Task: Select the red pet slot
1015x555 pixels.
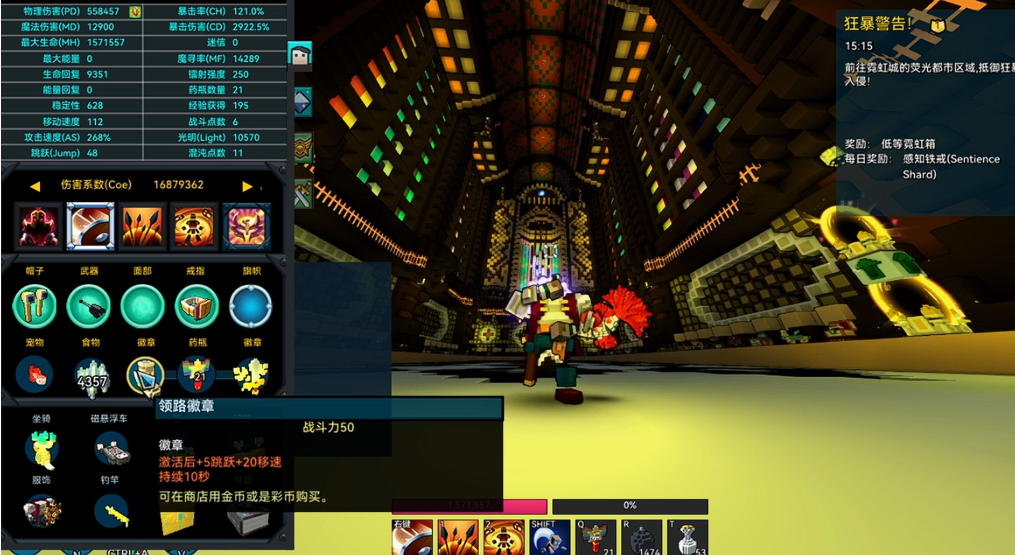Action: coord(34,375)
